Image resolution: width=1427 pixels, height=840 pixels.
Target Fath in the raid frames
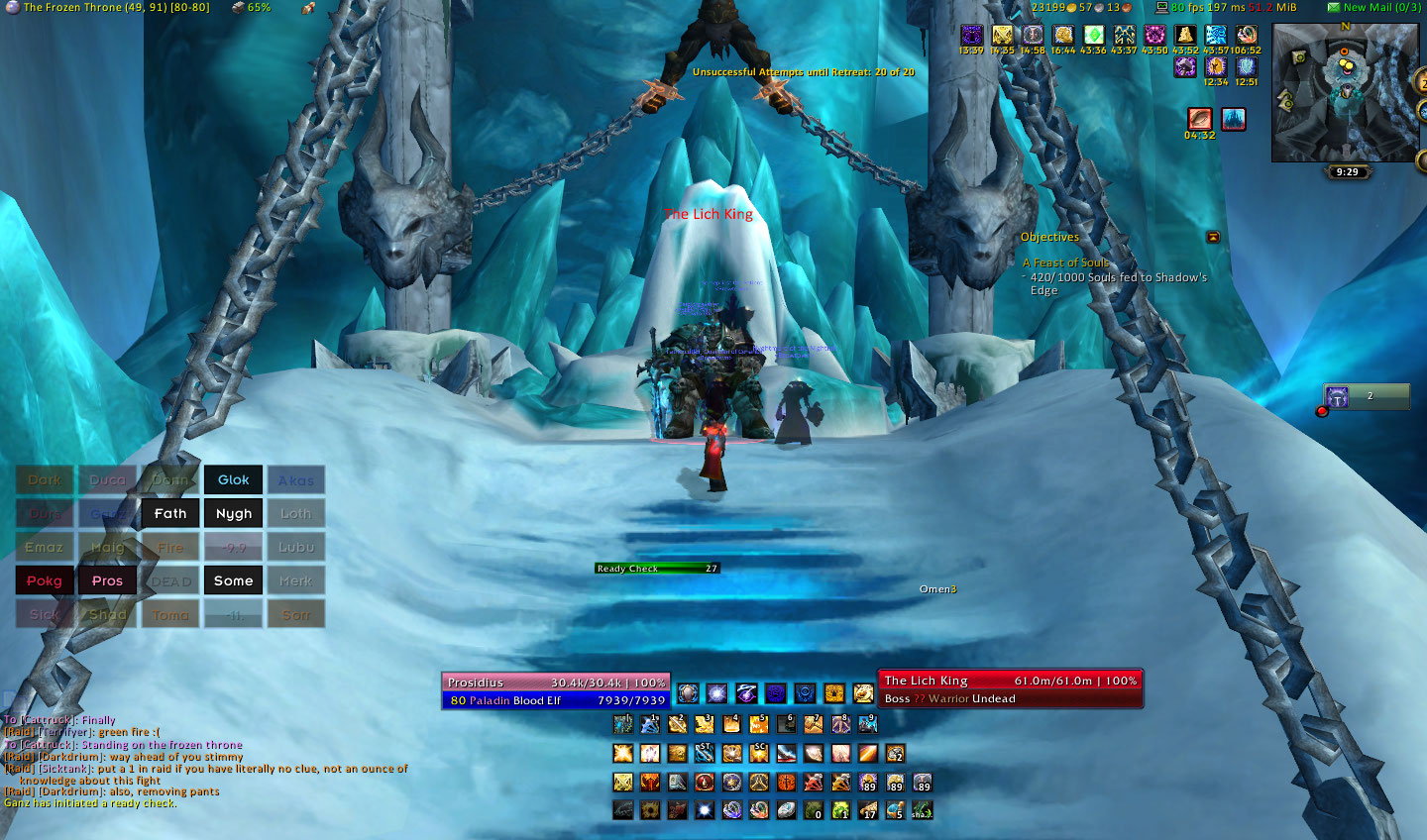pos(170,514)
